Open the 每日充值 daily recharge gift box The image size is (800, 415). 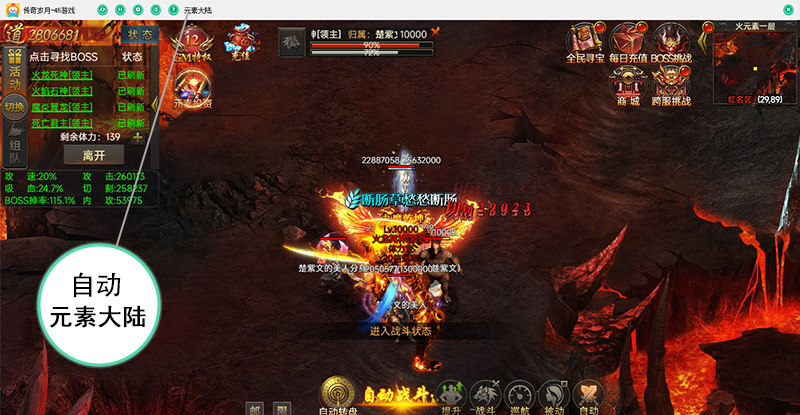click(629, 43)
